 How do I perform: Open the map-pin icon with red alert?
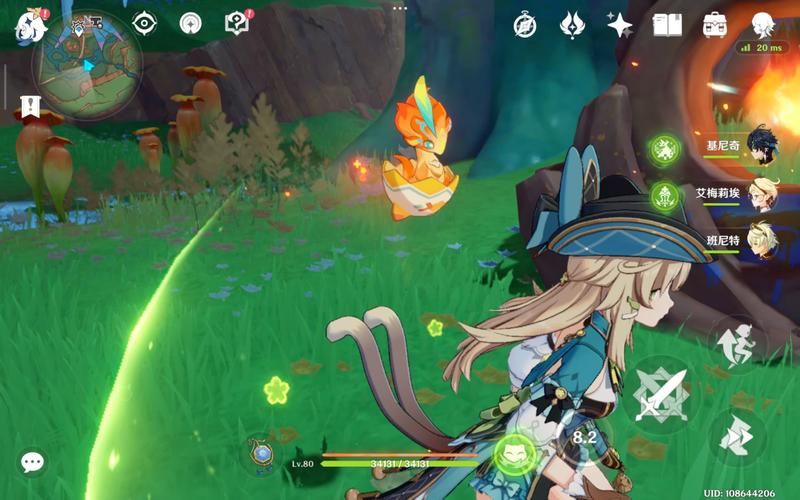(237, 23)
